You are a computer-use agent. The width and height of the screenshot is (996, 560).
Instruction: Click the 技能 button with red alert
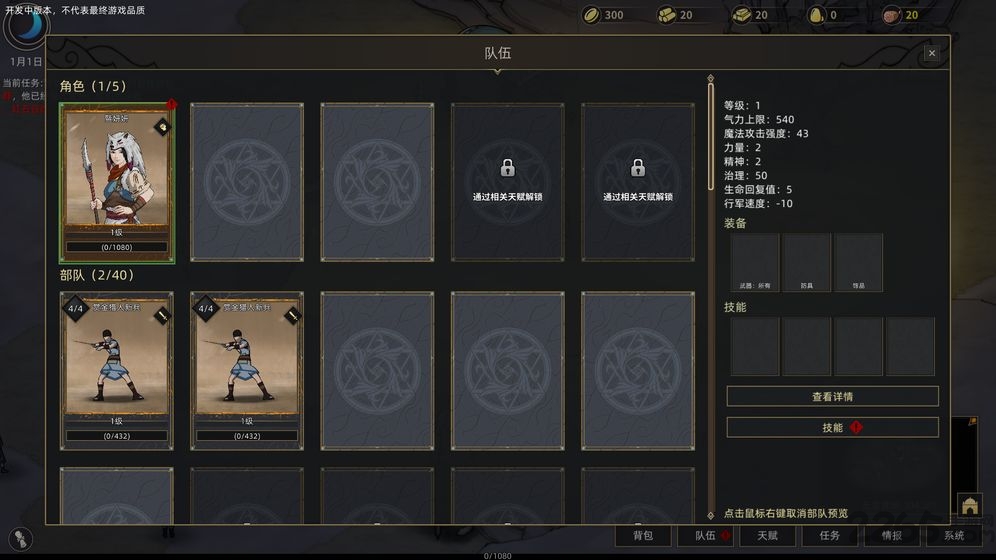point(832,428)
